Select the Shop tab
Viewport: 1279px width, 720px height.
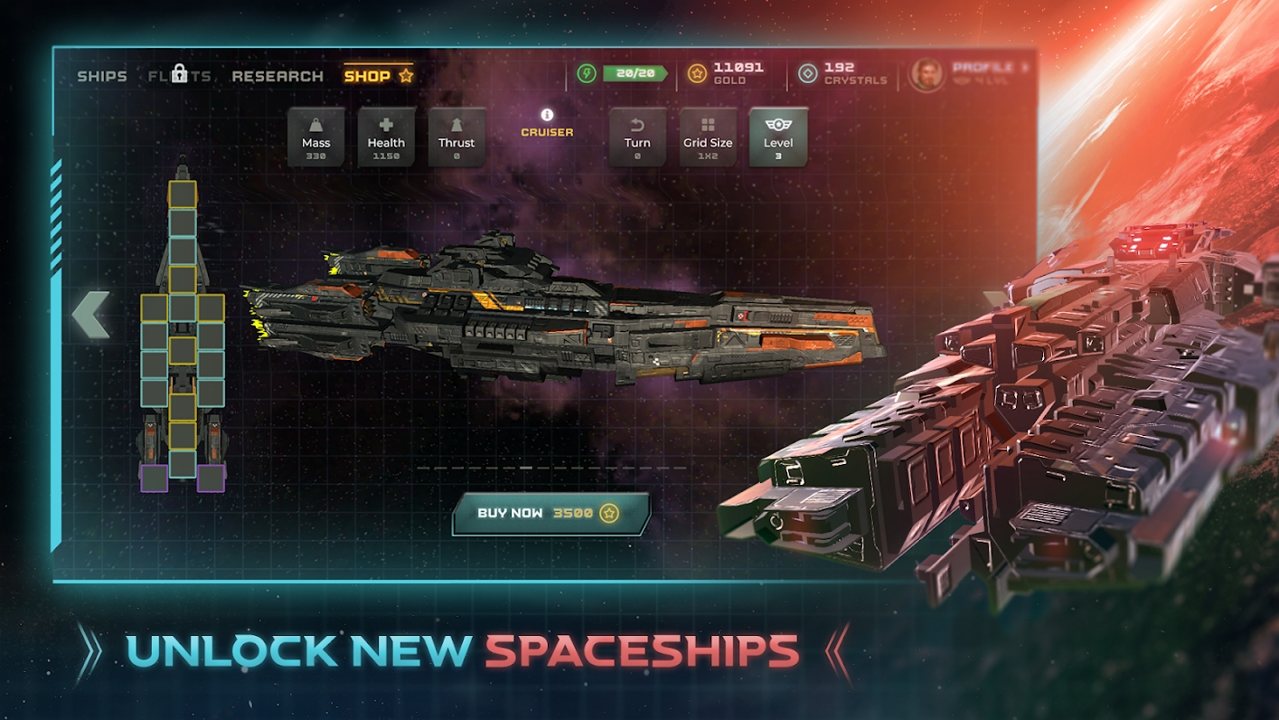pos(377,76)
